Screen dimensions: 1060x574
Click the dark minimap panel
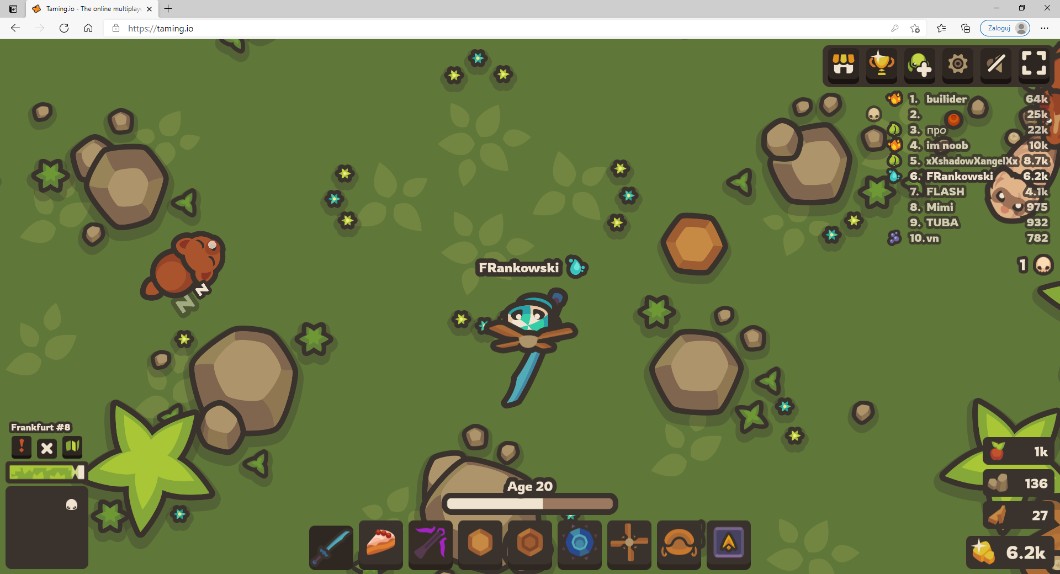pos(47,527)
